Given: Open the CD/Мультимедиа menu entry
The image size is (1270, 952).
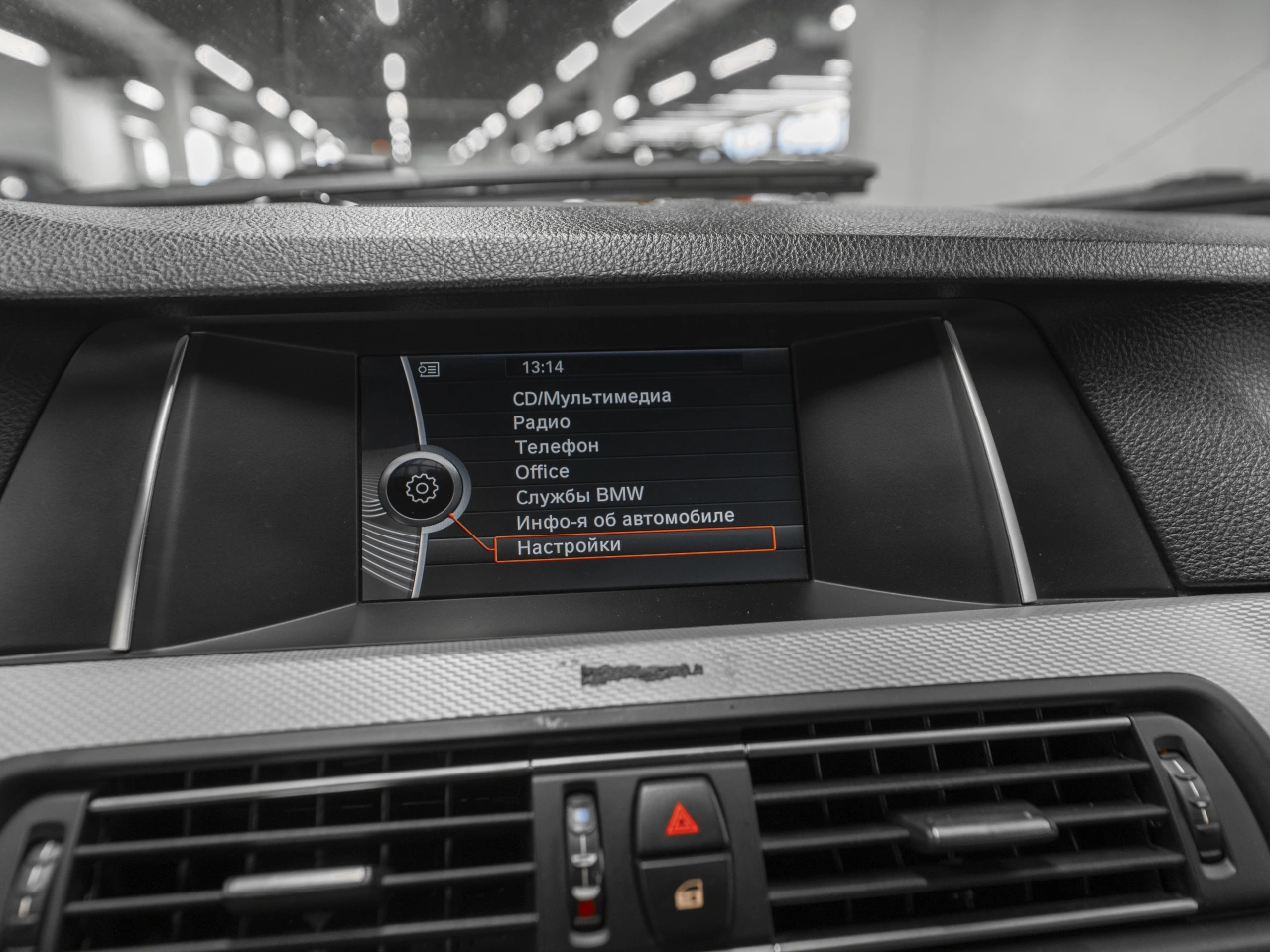Looking at the screenshot, I should pyautogui.click(x=591, y=397).
